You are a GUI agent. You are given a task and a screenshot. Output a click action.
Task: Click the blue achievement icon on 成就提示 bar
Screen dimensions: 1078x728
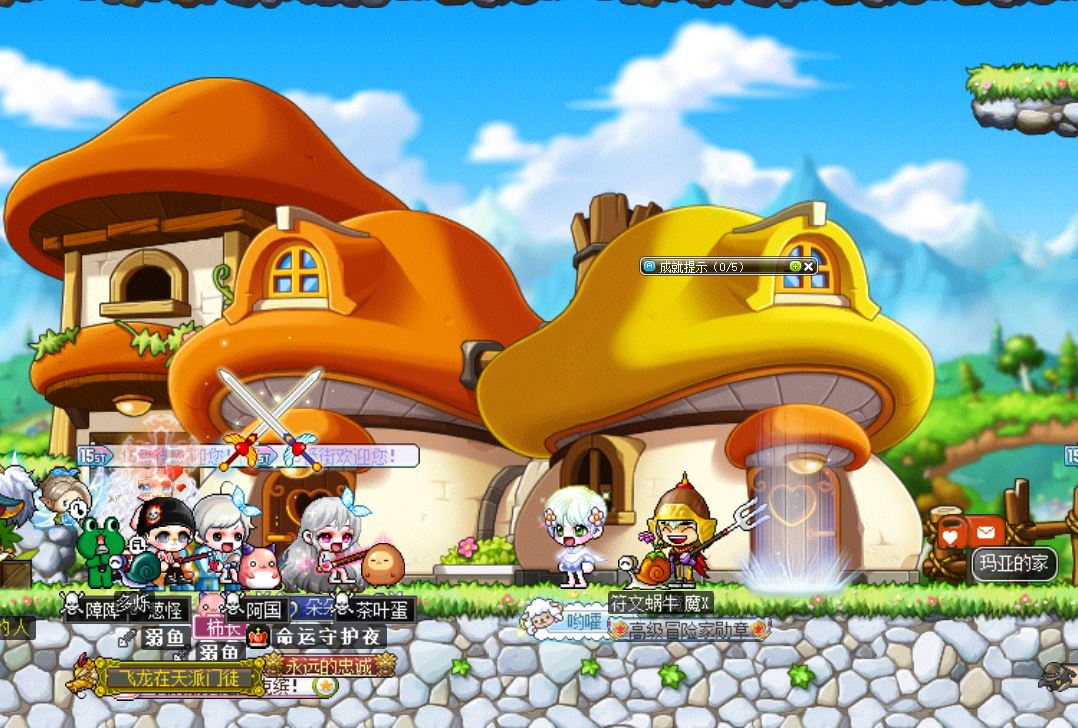[649, 266]
